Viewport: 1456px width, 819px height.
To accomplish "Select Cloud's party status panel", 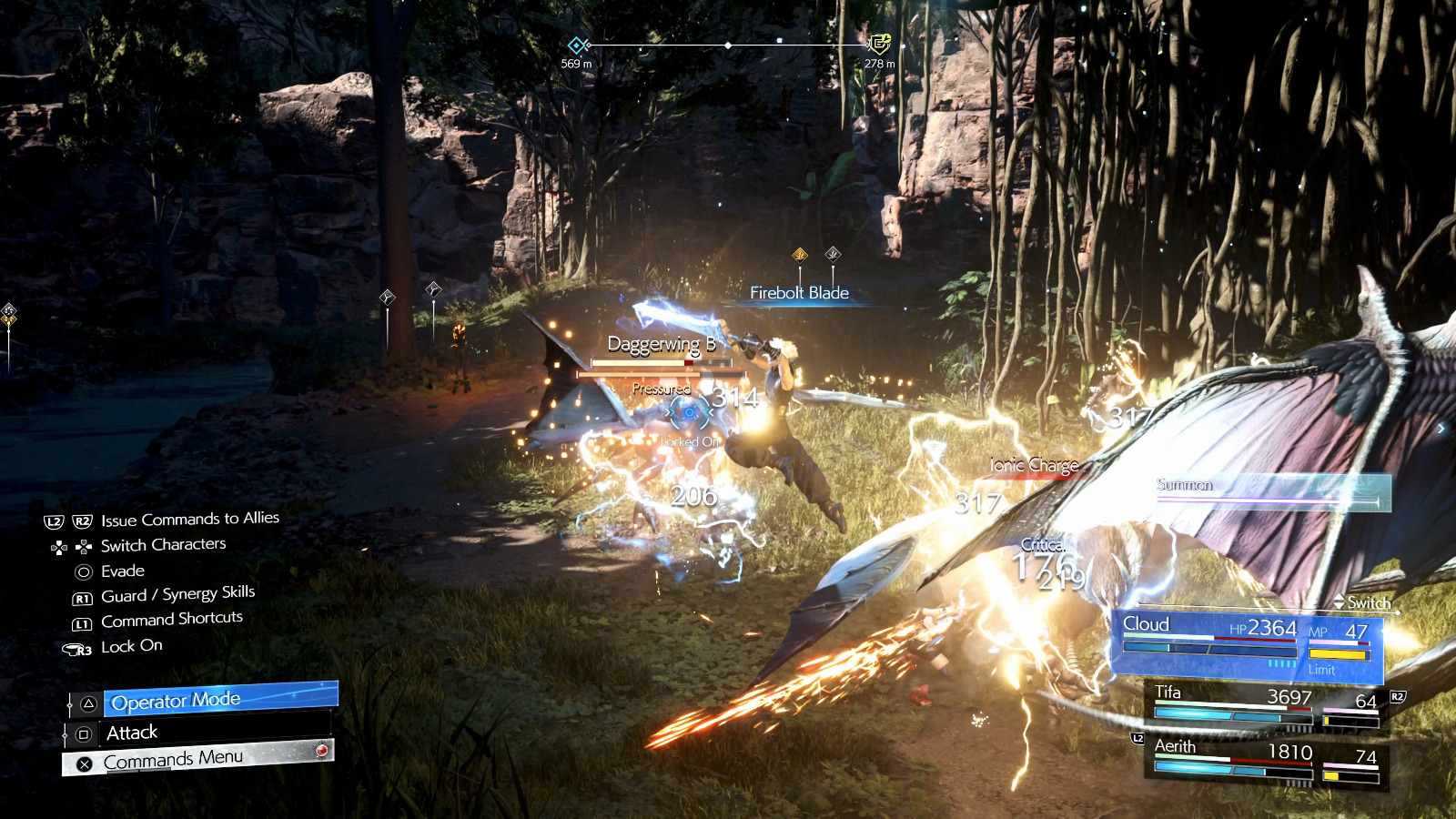I will pyautogui.click(x=1247, y=646).
